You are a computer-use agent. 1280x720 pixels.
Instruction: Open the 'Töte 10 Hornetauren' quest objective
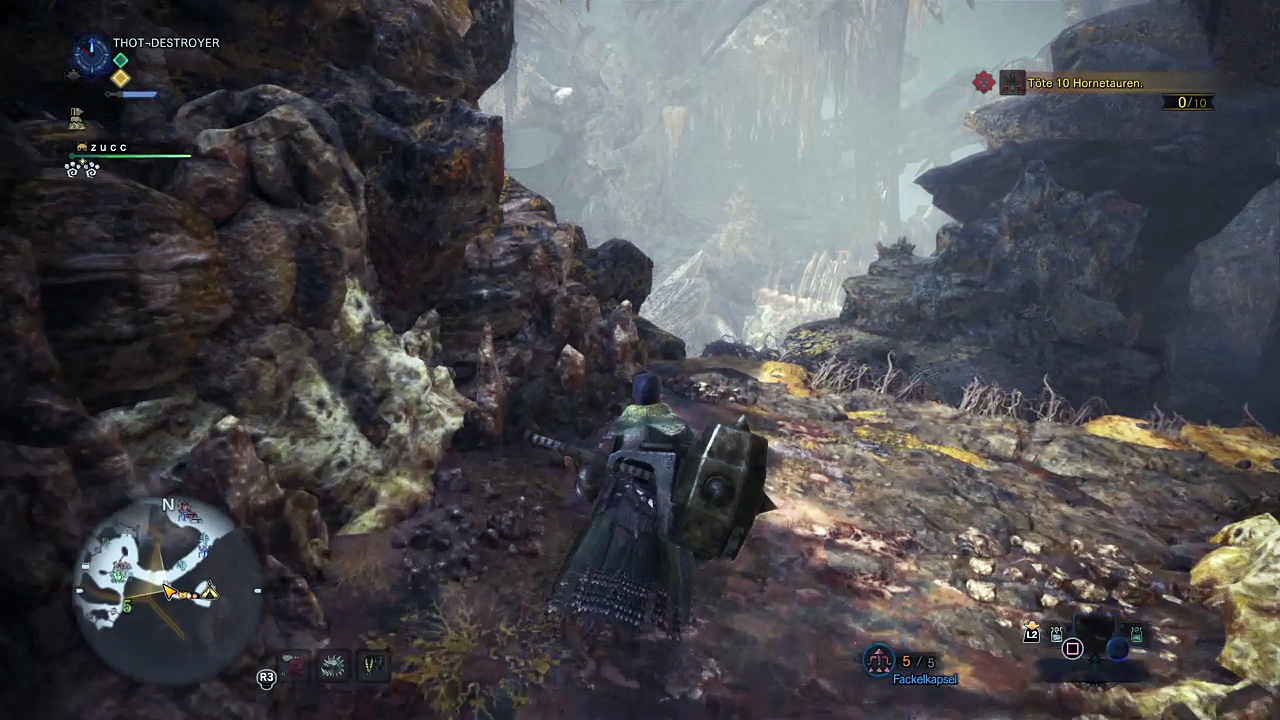pyautogui.click(x=1084, y=83)
